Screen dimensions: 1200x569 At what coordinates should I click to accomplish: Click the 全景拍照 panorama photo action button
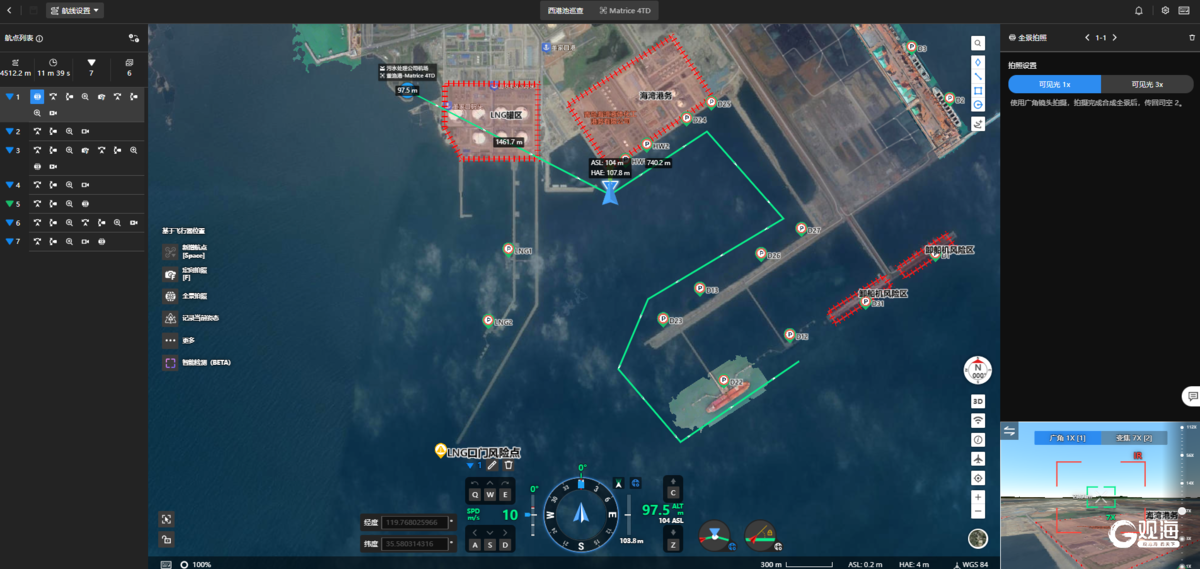(x=170, y=296)
